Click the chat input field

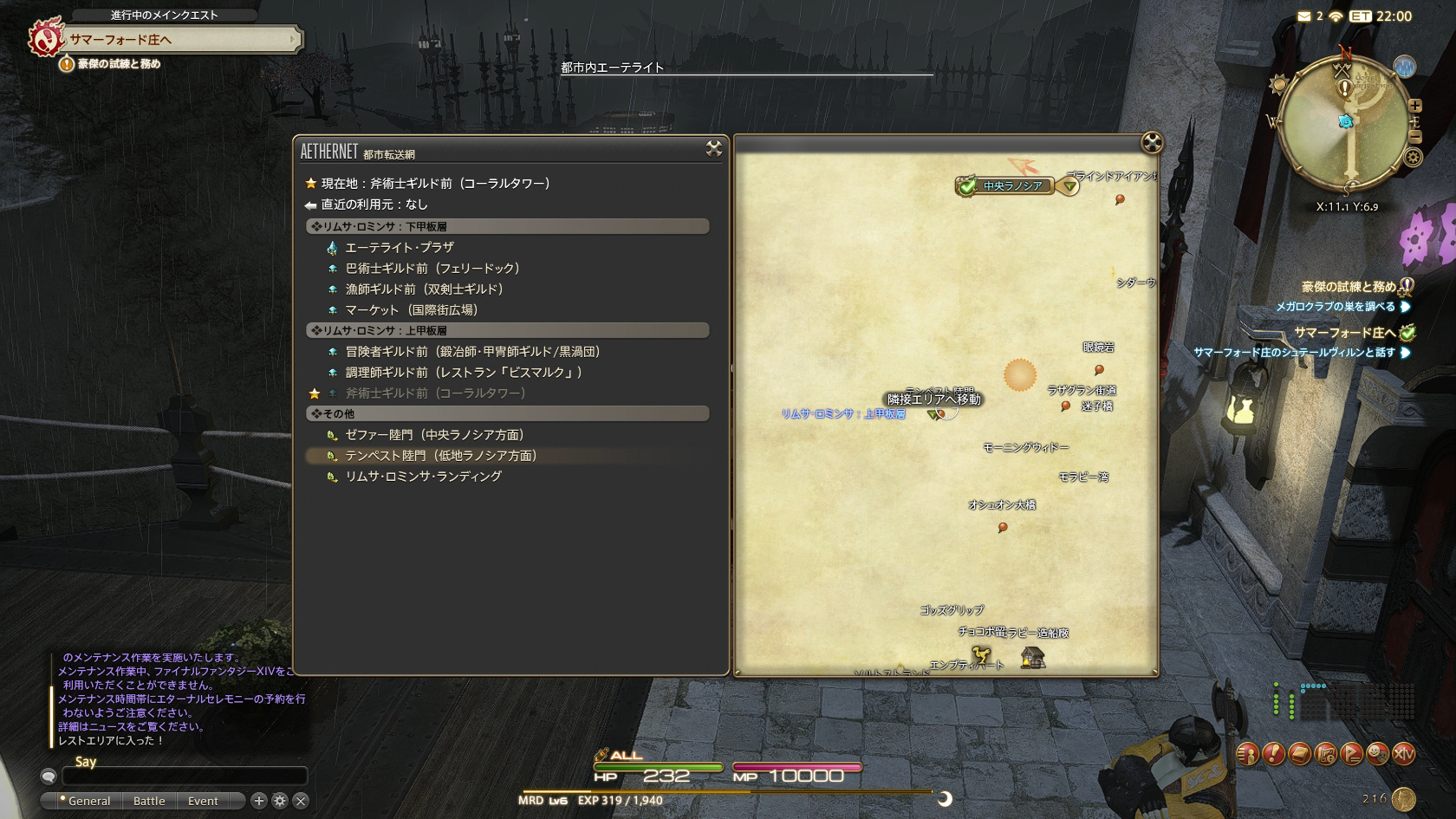[184, 777]
